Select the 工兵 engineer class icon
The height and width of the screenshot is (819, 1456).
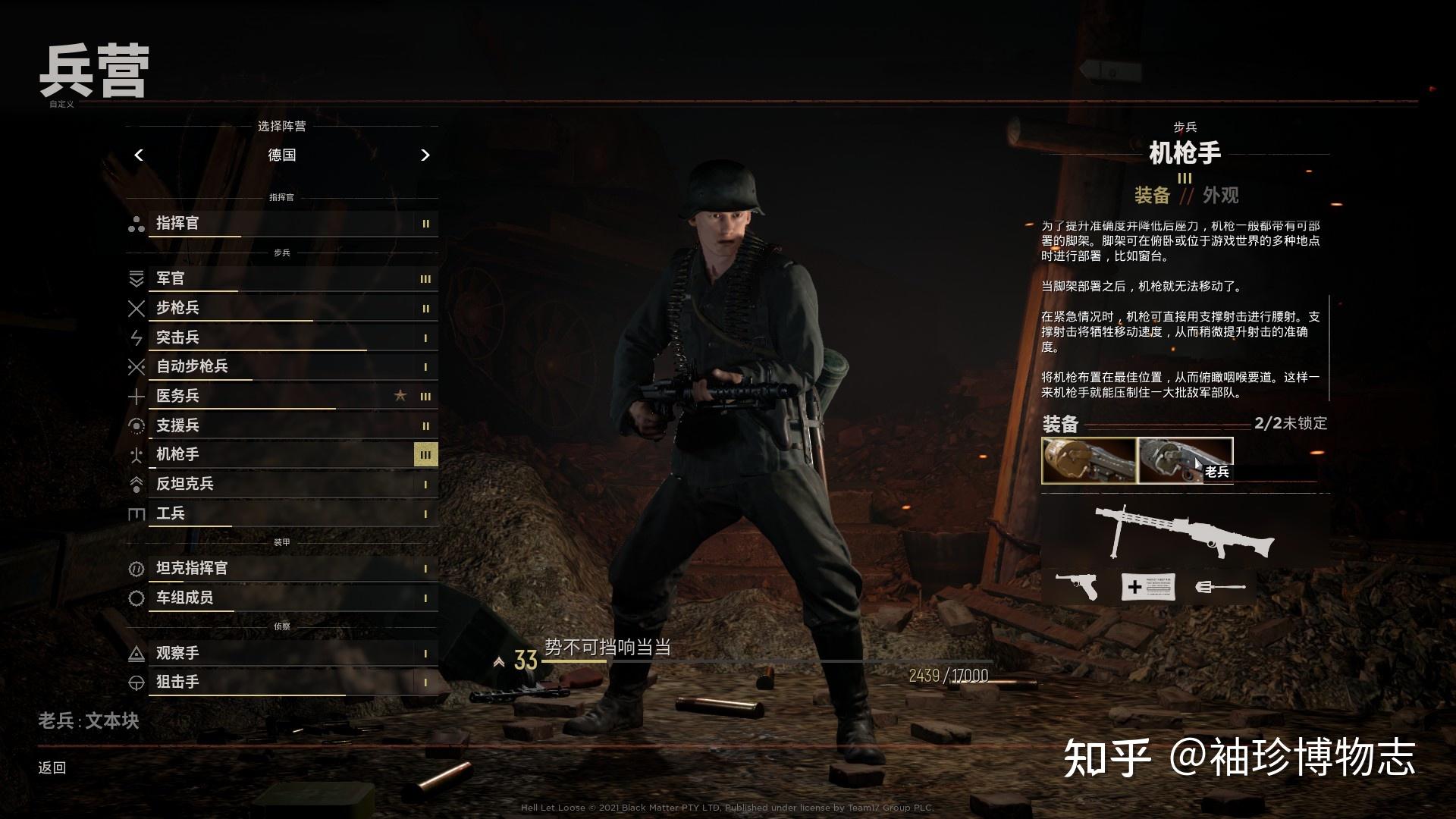(x=137, y=513)
